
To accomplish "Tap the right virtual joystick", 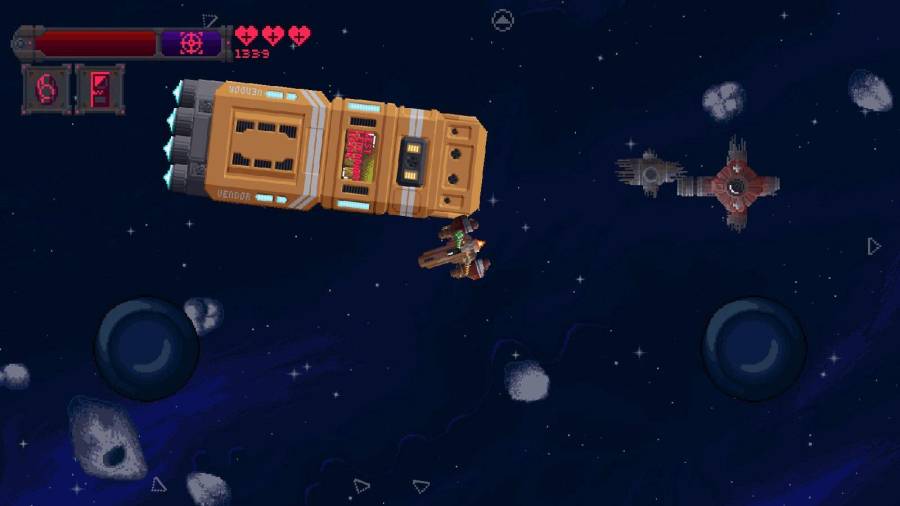I will pos(754,348).
